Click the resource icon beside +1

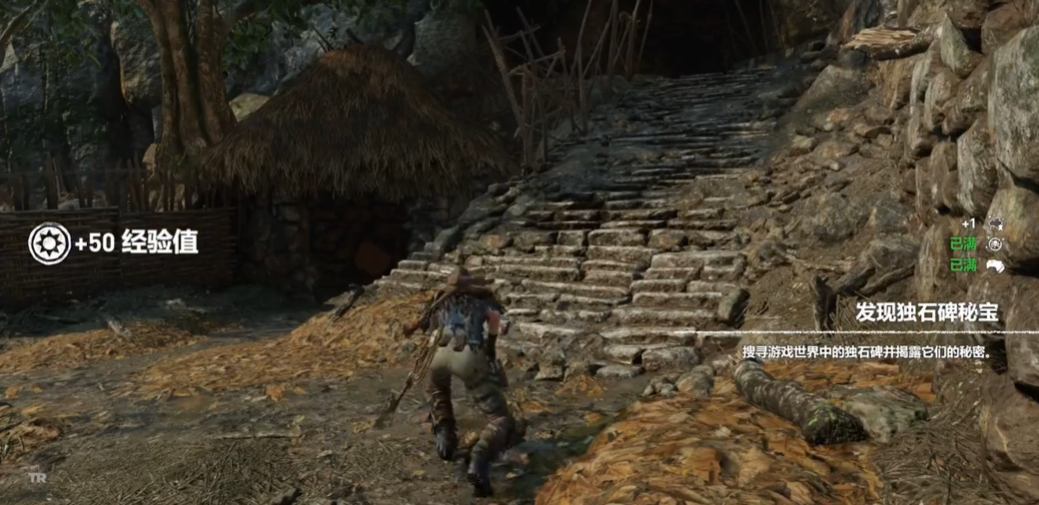point(995,223)
